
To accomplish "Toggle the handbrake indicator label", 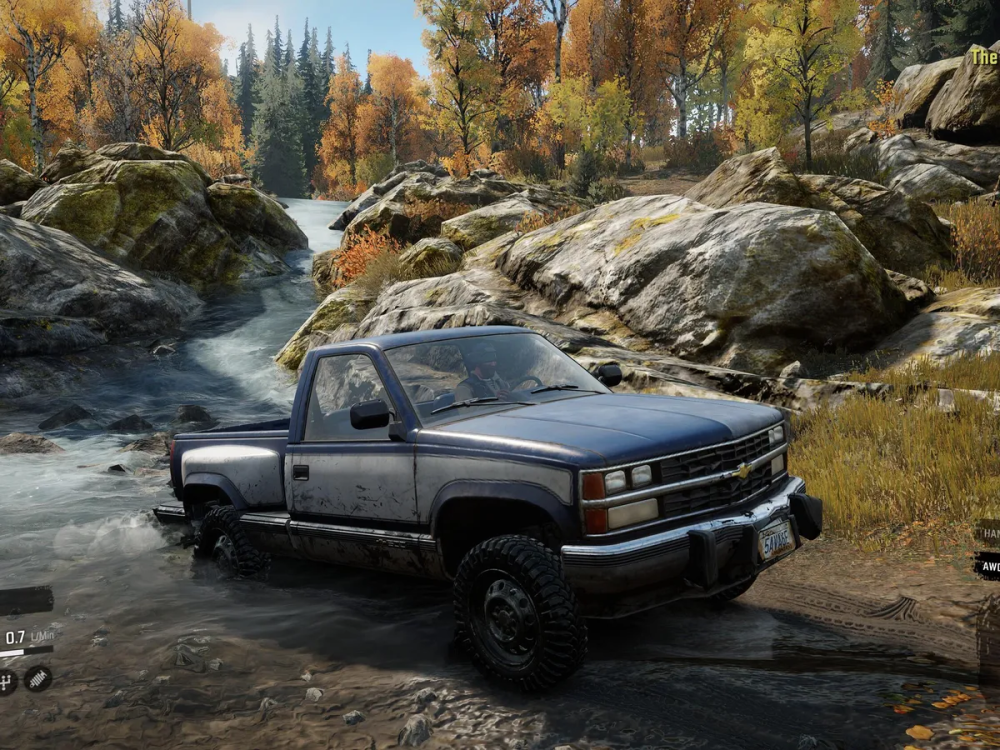I will point(988,533).
